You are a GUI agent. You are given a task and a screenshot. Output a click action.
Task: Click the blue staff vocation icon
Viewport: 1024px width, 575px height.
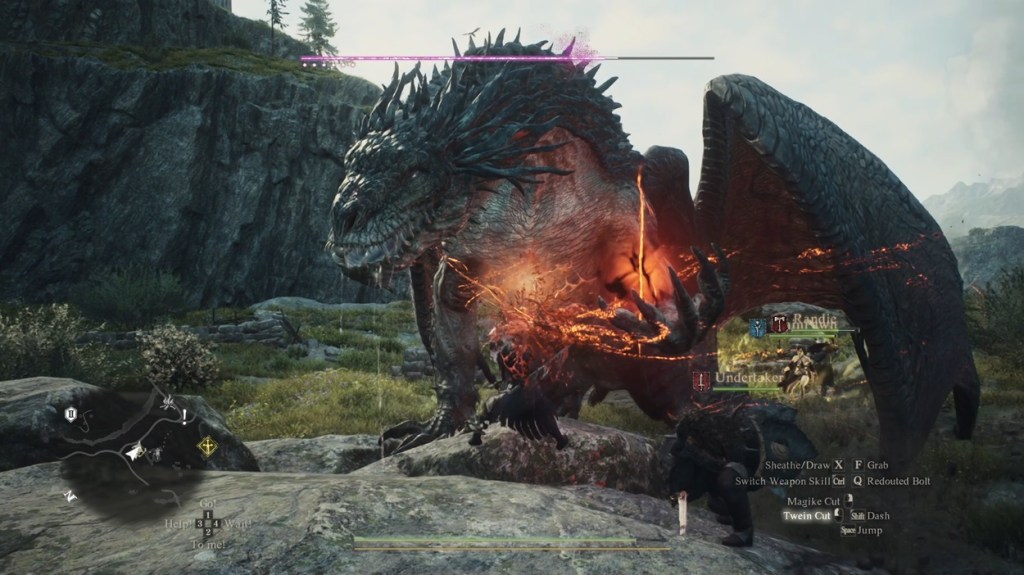pyautogui.click(x=756, y=327)
